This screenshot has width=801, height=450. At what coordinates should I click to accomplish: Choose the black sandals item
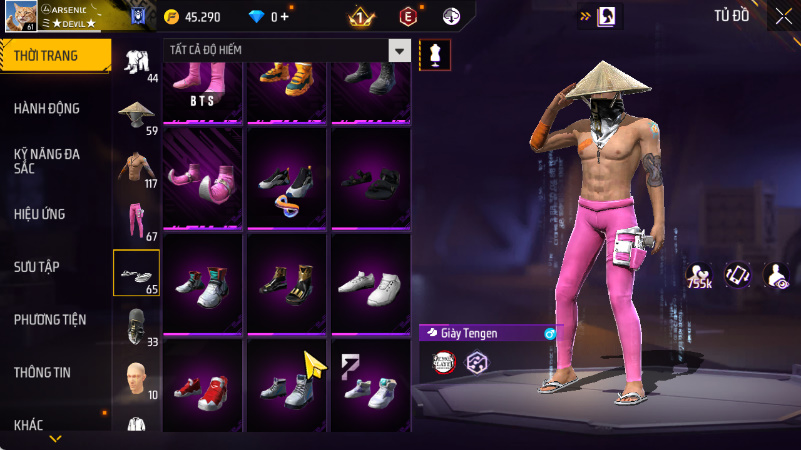371,179
